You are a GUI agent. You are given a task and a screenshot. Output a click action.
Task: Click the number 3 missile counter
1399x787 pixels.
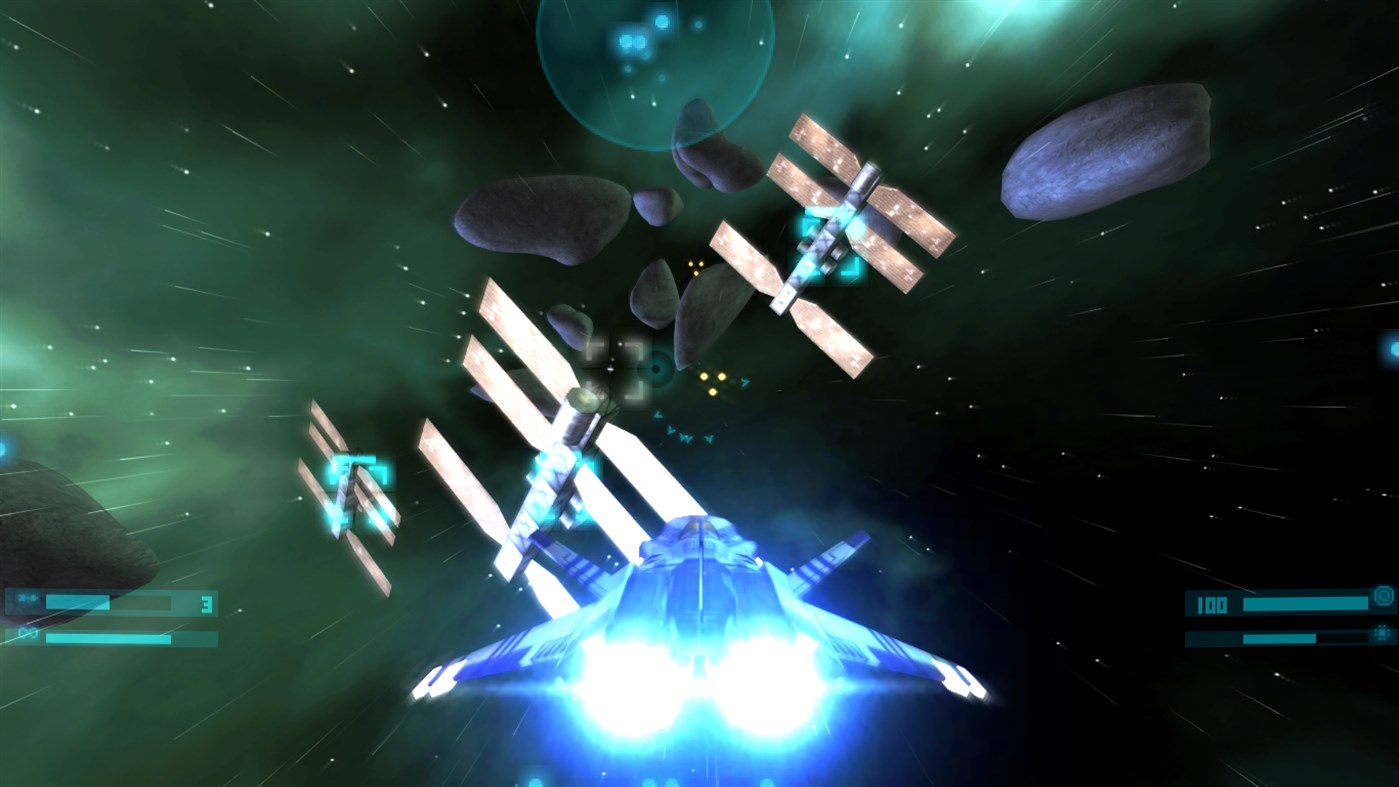[x=207, y=603]
